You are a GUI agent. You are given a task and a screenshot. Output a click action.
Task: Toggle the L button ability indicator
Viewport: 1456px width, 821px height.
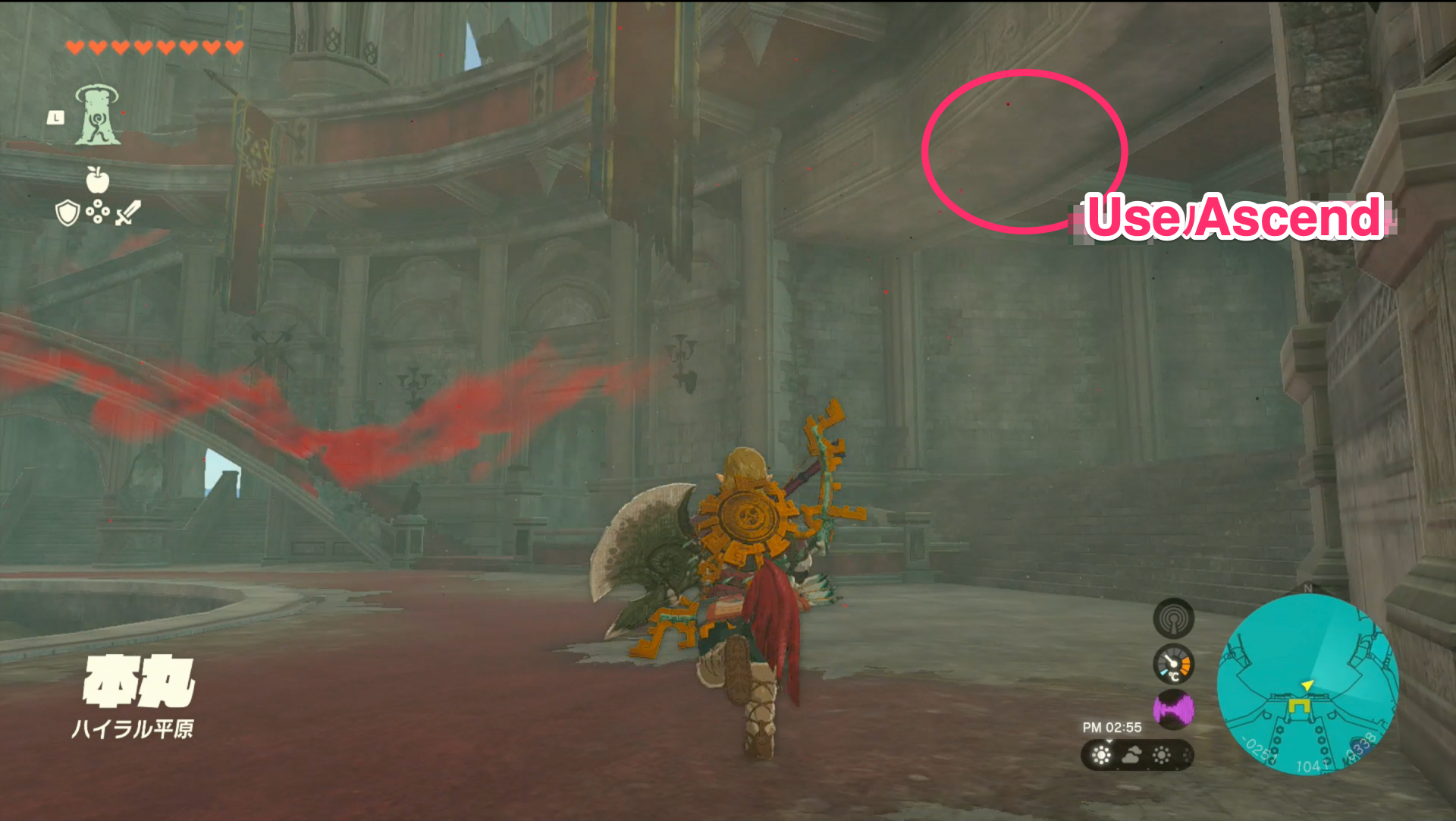[56, 116]
